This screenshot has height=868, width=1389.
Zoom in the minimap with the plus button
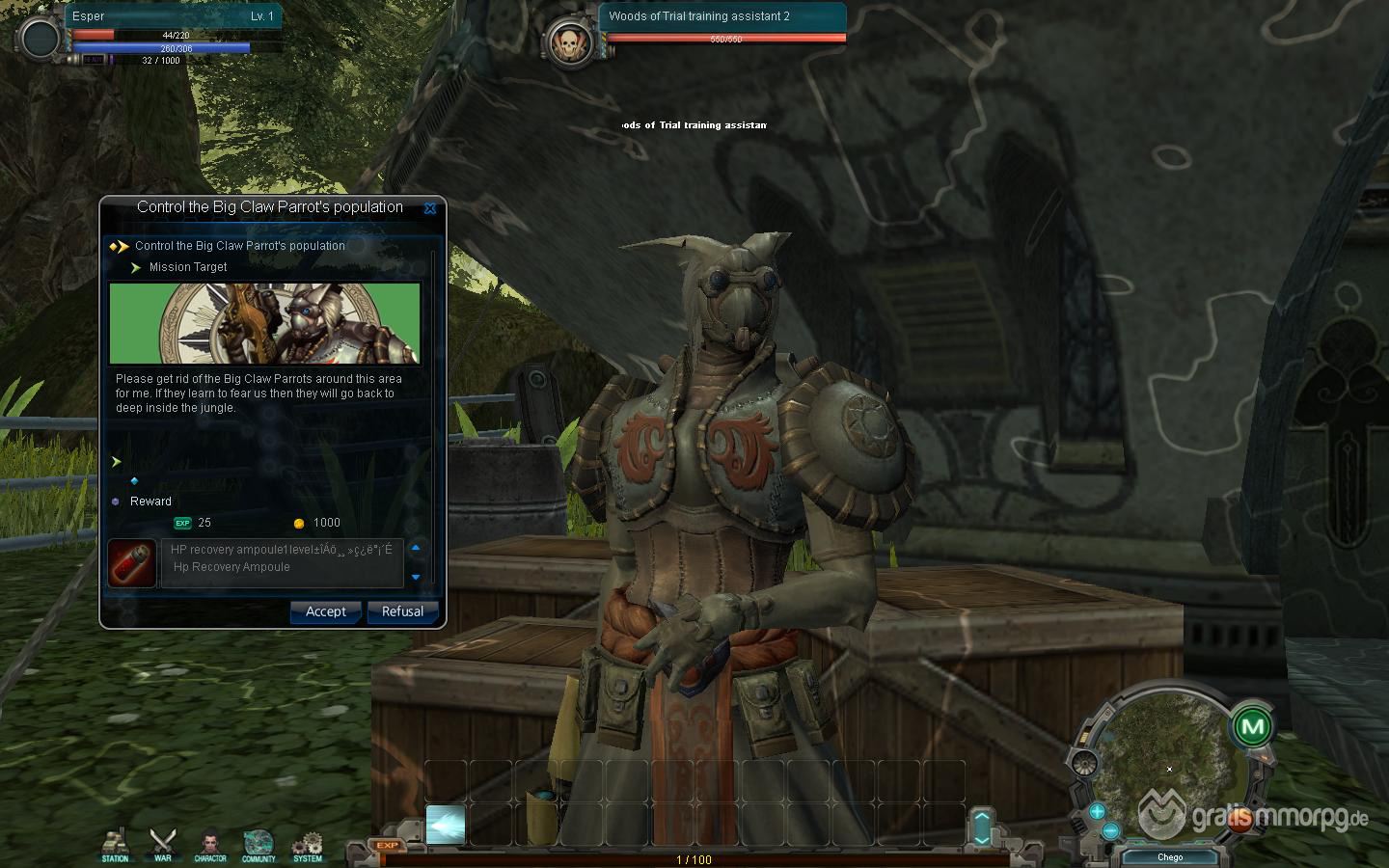[1097, 811]
